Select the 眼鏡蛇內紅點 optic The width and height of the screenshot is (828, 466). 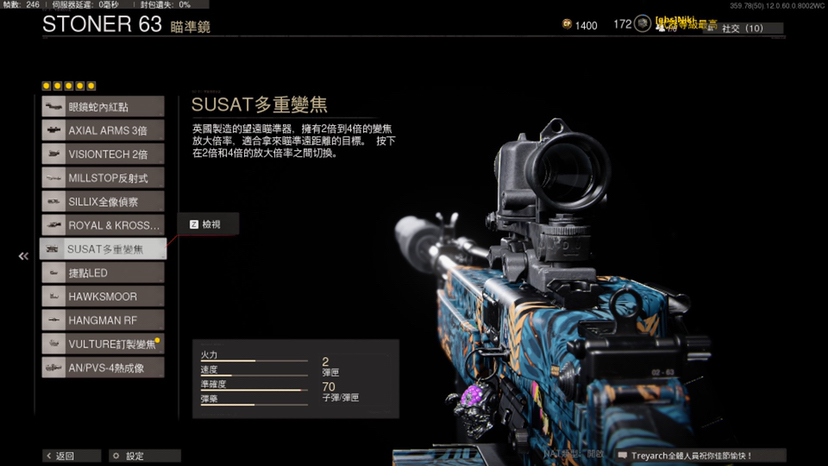pyautogui.click(x=102, y=106)
